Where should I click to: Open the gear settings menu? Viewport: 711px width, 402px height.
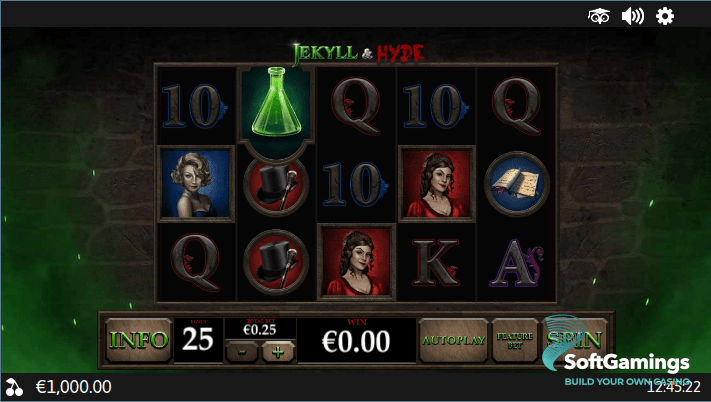point(664,15)
